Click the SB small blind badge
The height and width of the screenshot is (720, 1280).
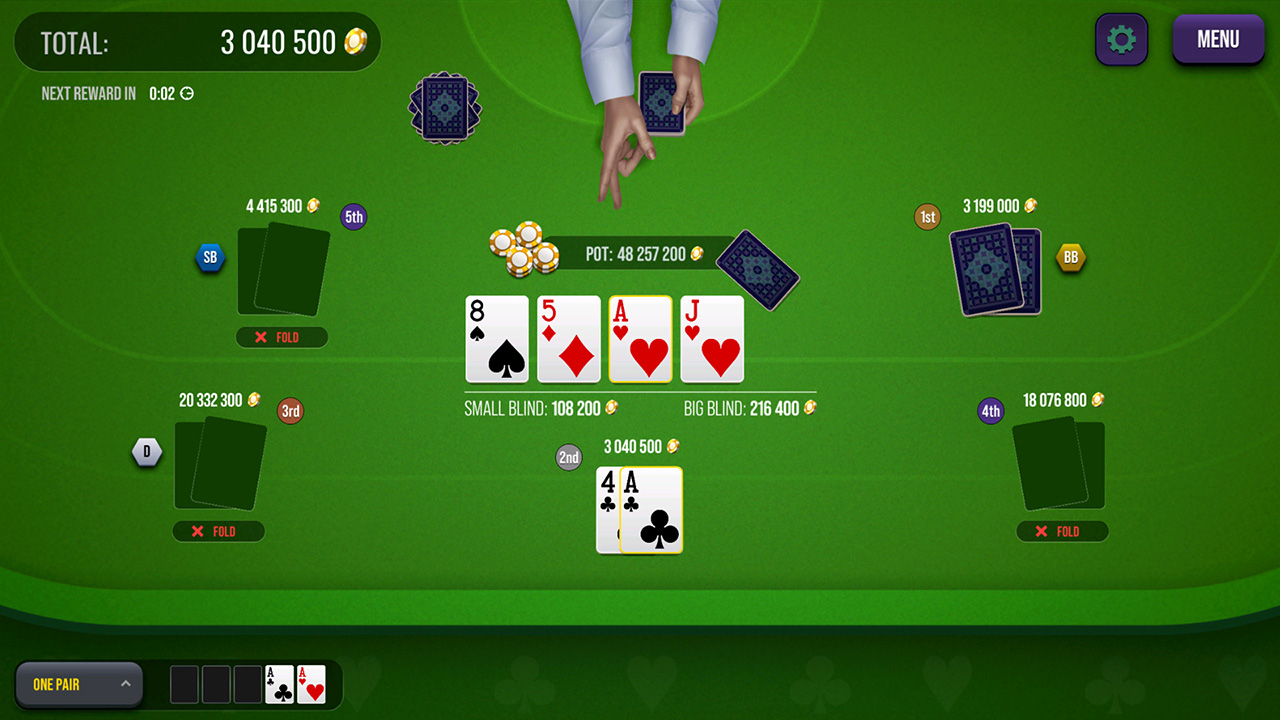coord(210,257)
